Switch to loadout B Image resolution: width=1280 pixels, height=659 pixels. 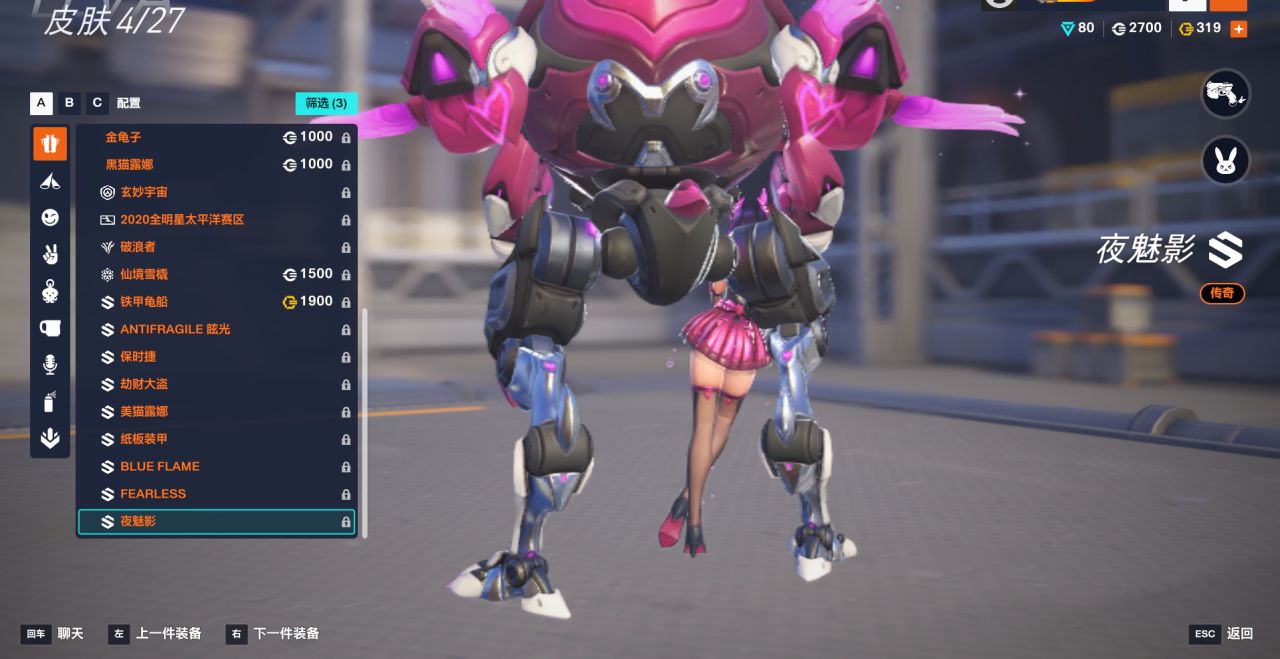(x=69, y=102)
